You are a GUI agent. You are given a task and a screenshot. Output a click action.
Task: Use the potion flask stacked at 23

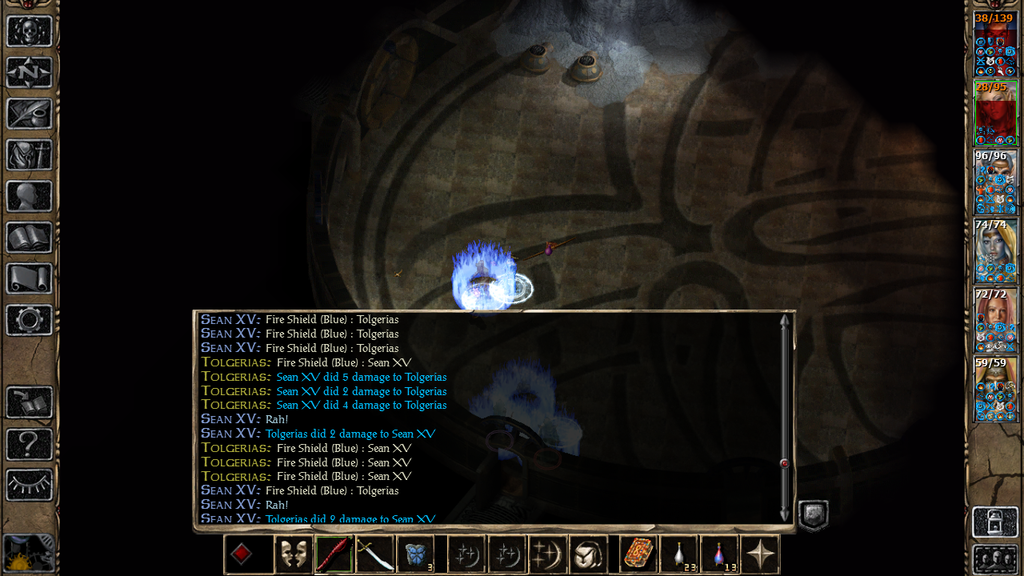point(680,554)
